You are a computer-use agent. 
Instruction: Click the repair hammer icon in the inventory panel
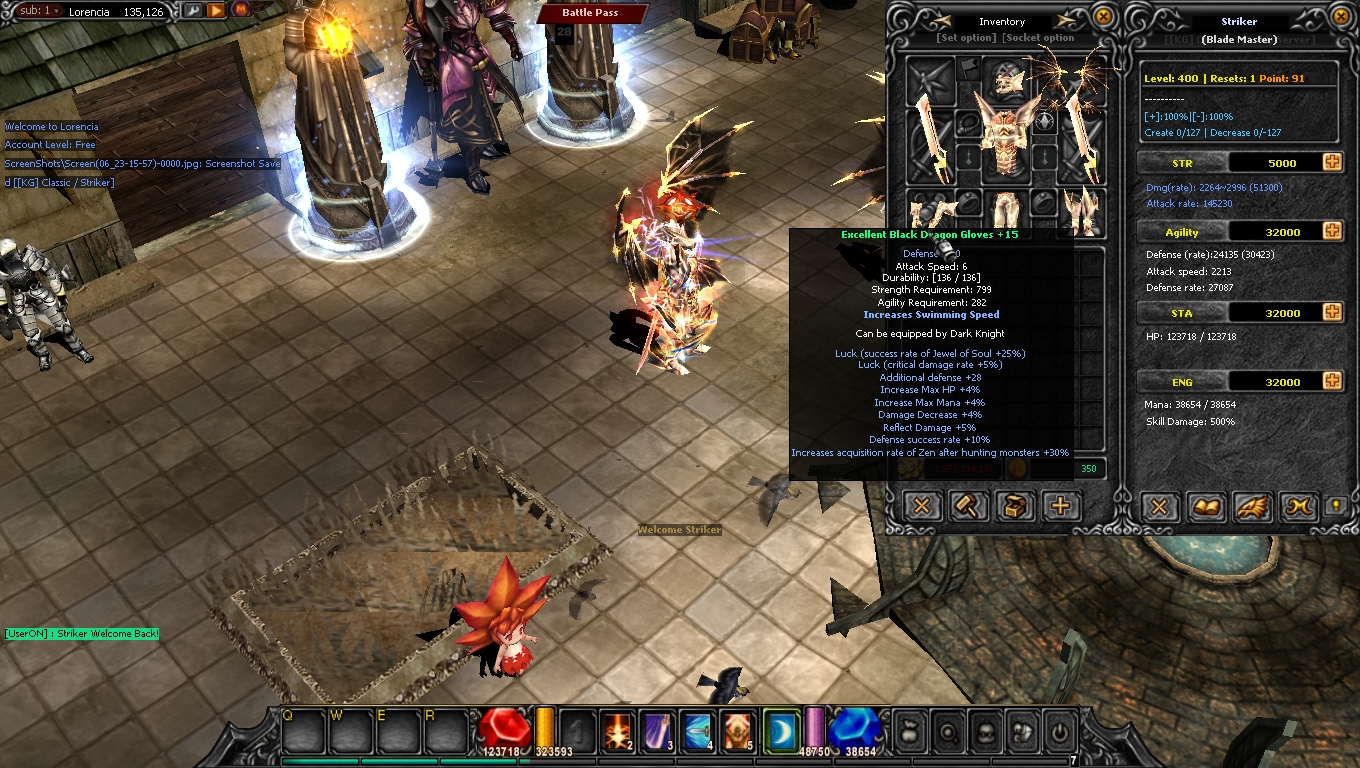click(967, 507)
